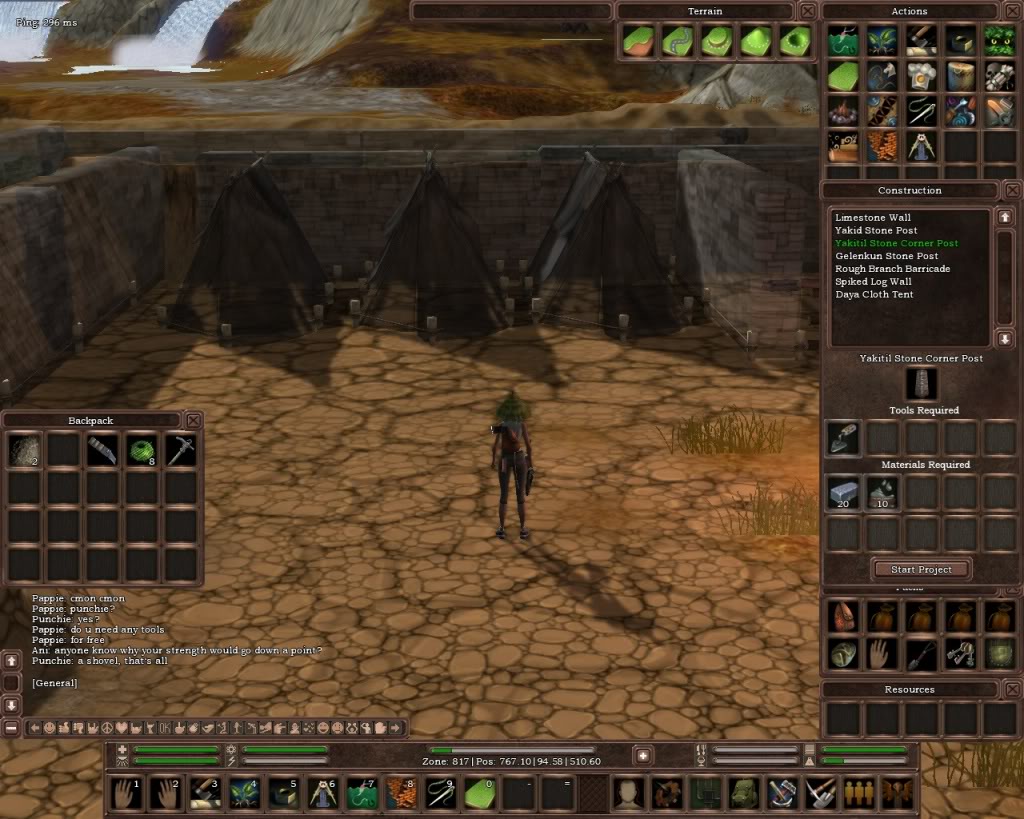Select Limestone Wall in the construction list
Image resolution: width=1024 pixels, height=819 pixels.
click(873, 217)
